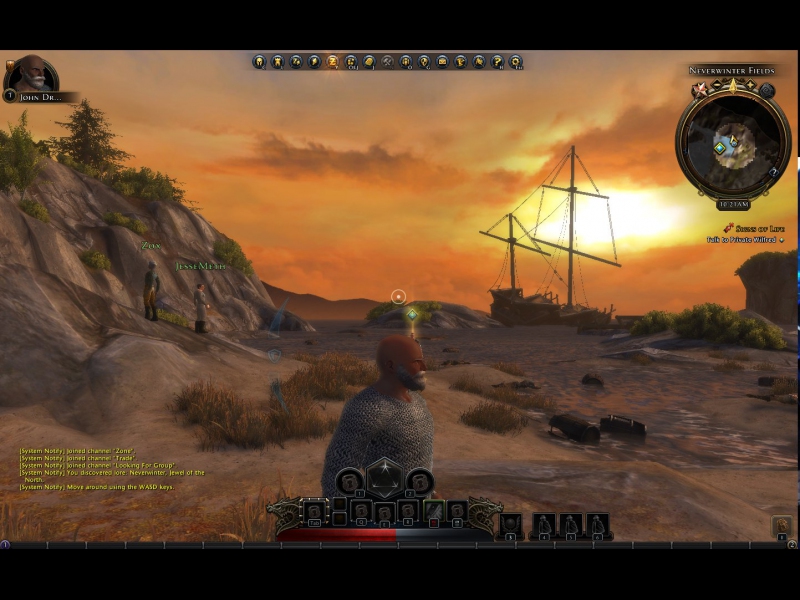Click the swirl icon right of minimap top
This screenshot has height=600, width=800.
click(766, 90)
